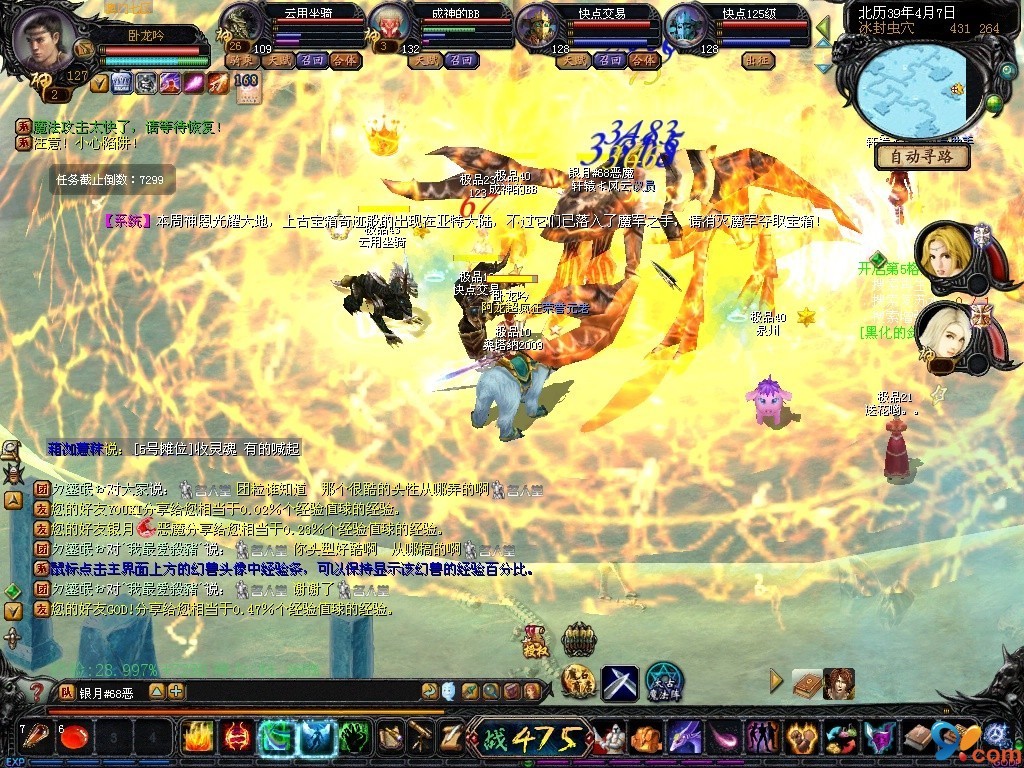This screenshot has width=1024, height=768.
Task: Activate the telescope icon in the hotbar
Action: click(420, 738)
